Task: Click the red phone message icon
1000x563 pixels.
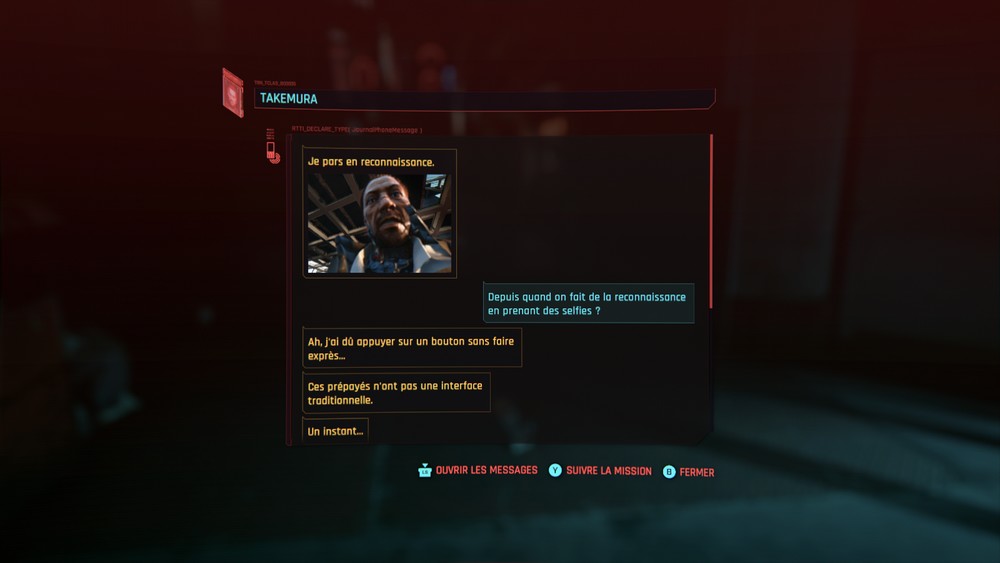Action: pyautogui.click(x=271, y=152)
